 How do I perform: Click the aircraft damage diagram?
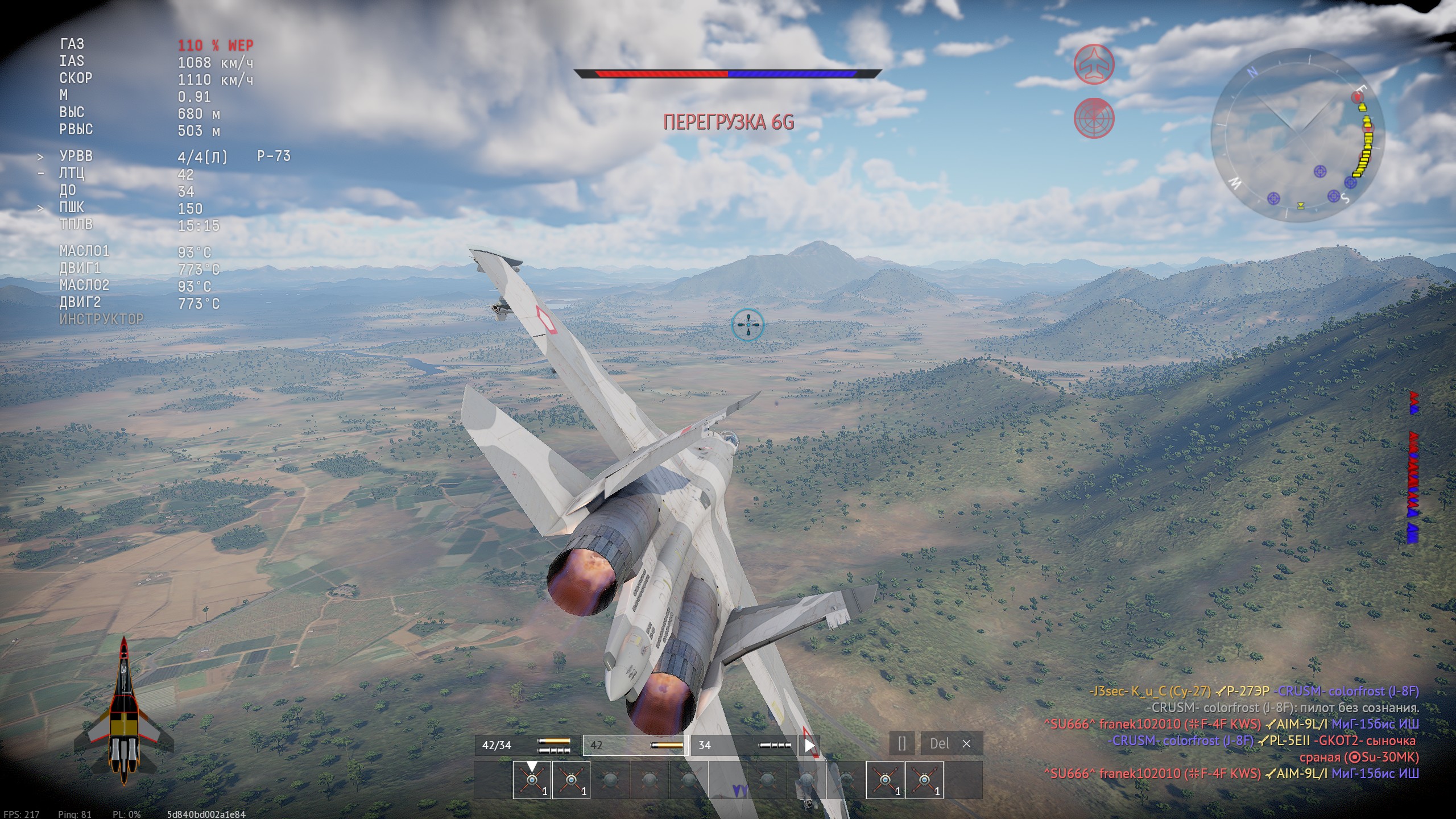click(x=124, y=711)
